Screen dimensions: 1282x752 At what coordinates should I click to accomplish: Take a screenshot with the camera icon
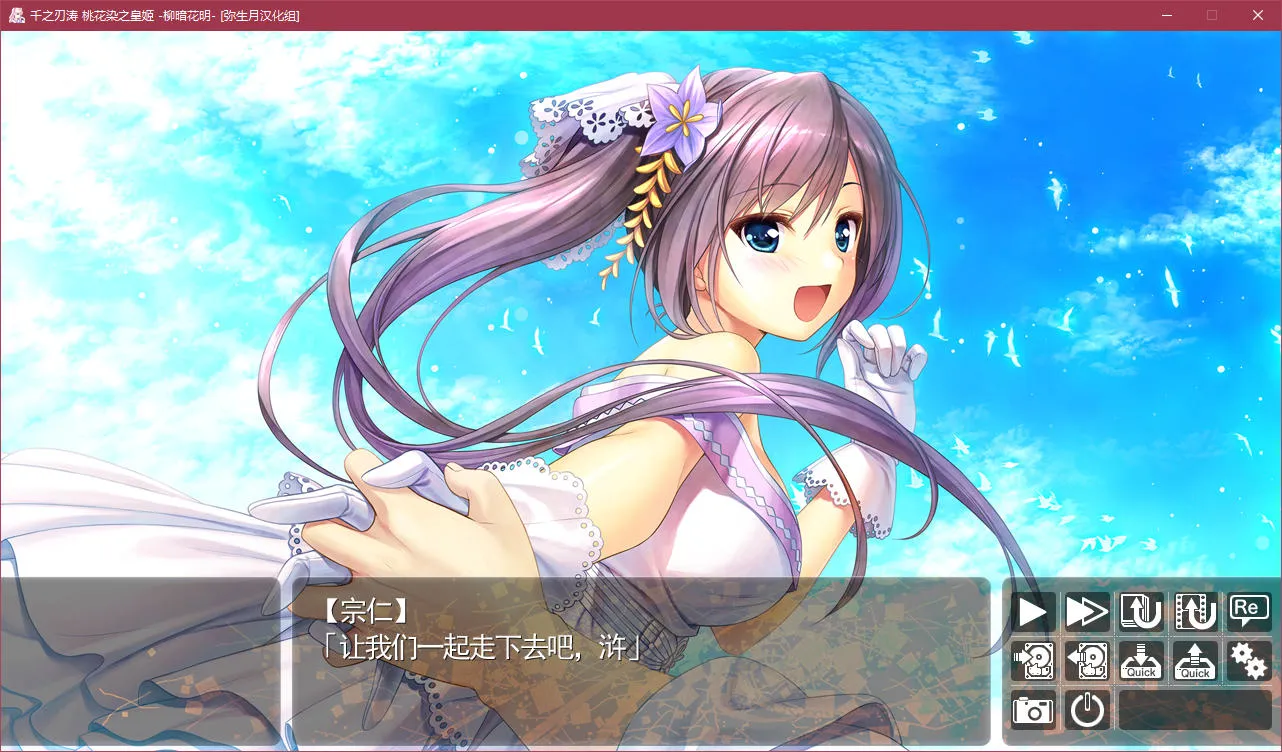point(1033,710)
